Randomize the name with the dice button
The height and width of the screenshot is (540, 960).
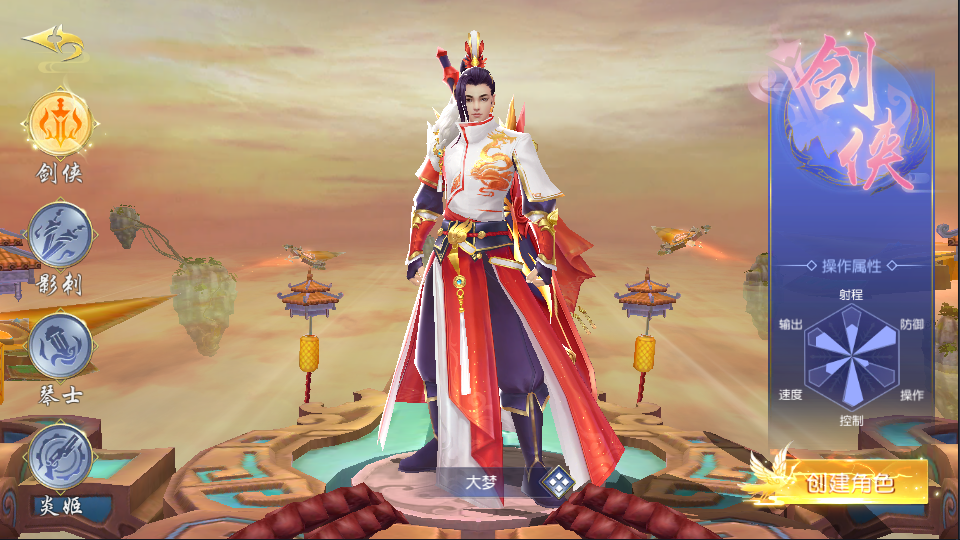(x=556, y=482)
